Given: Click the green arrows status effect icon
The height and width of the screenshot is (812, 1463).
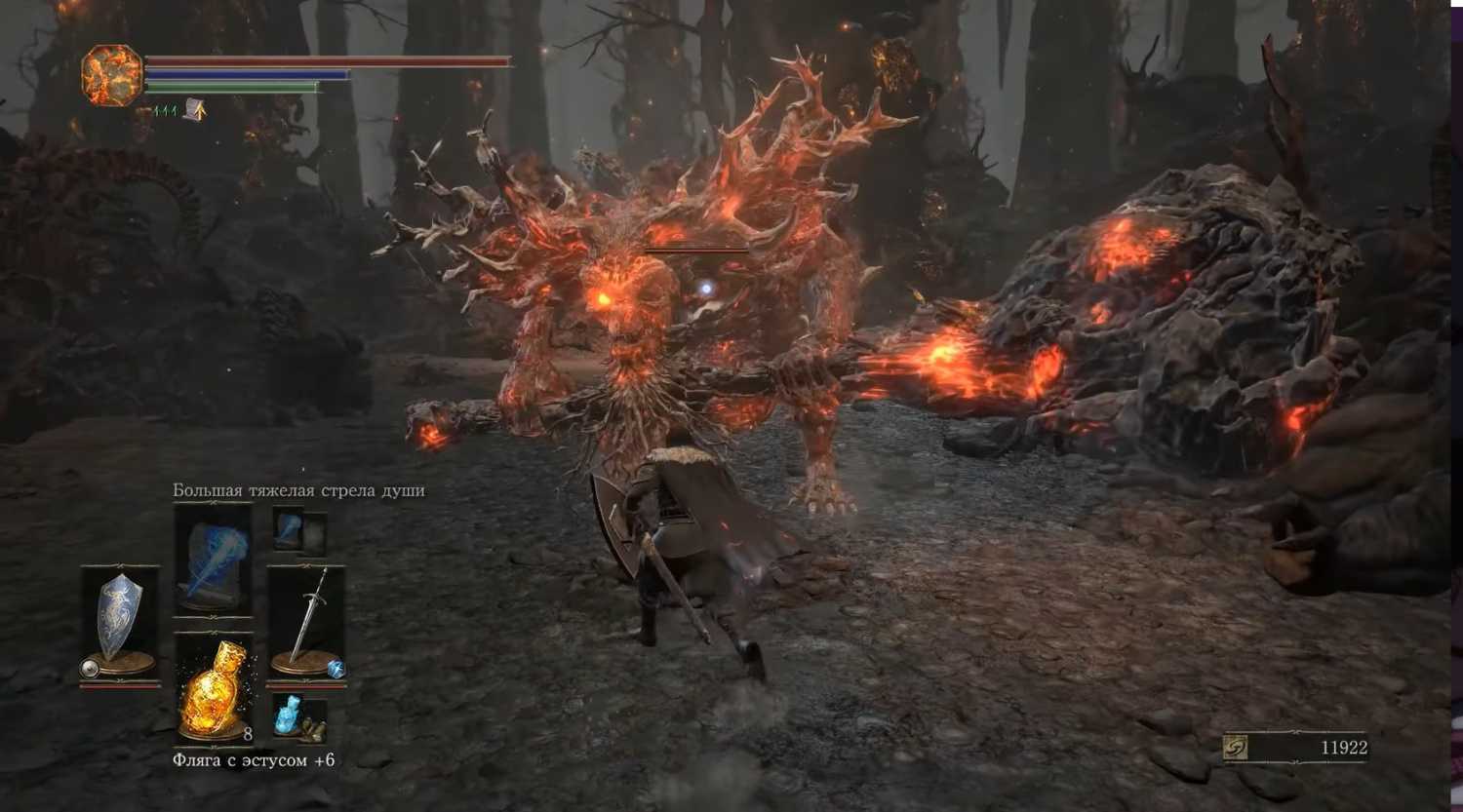Looking at the screenshot, I should coord(165,112).
